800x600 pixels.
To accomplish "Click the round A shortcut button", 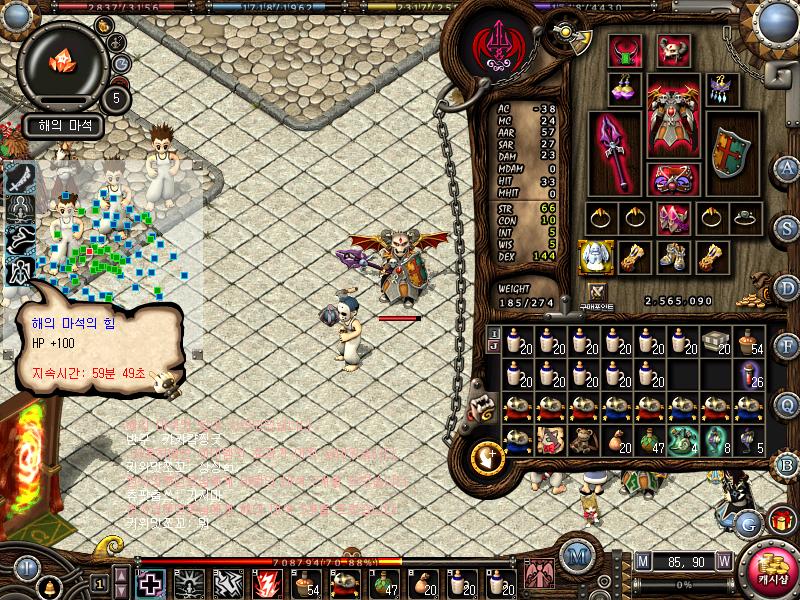I will [787, 168].
